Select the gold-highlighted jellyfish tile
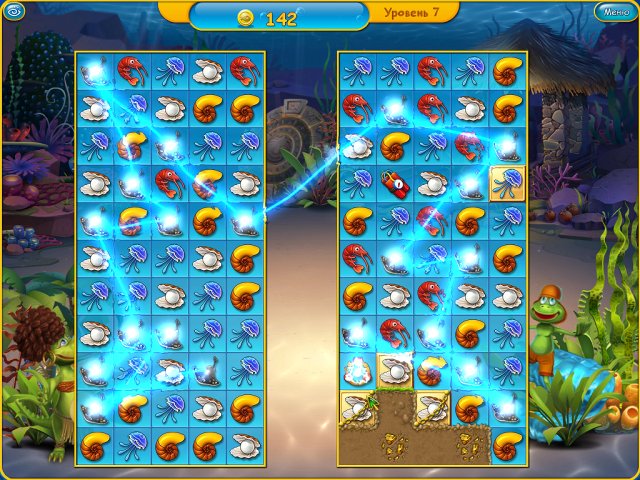The height and width of the screenshot is (480, 640). coord(507,182)
